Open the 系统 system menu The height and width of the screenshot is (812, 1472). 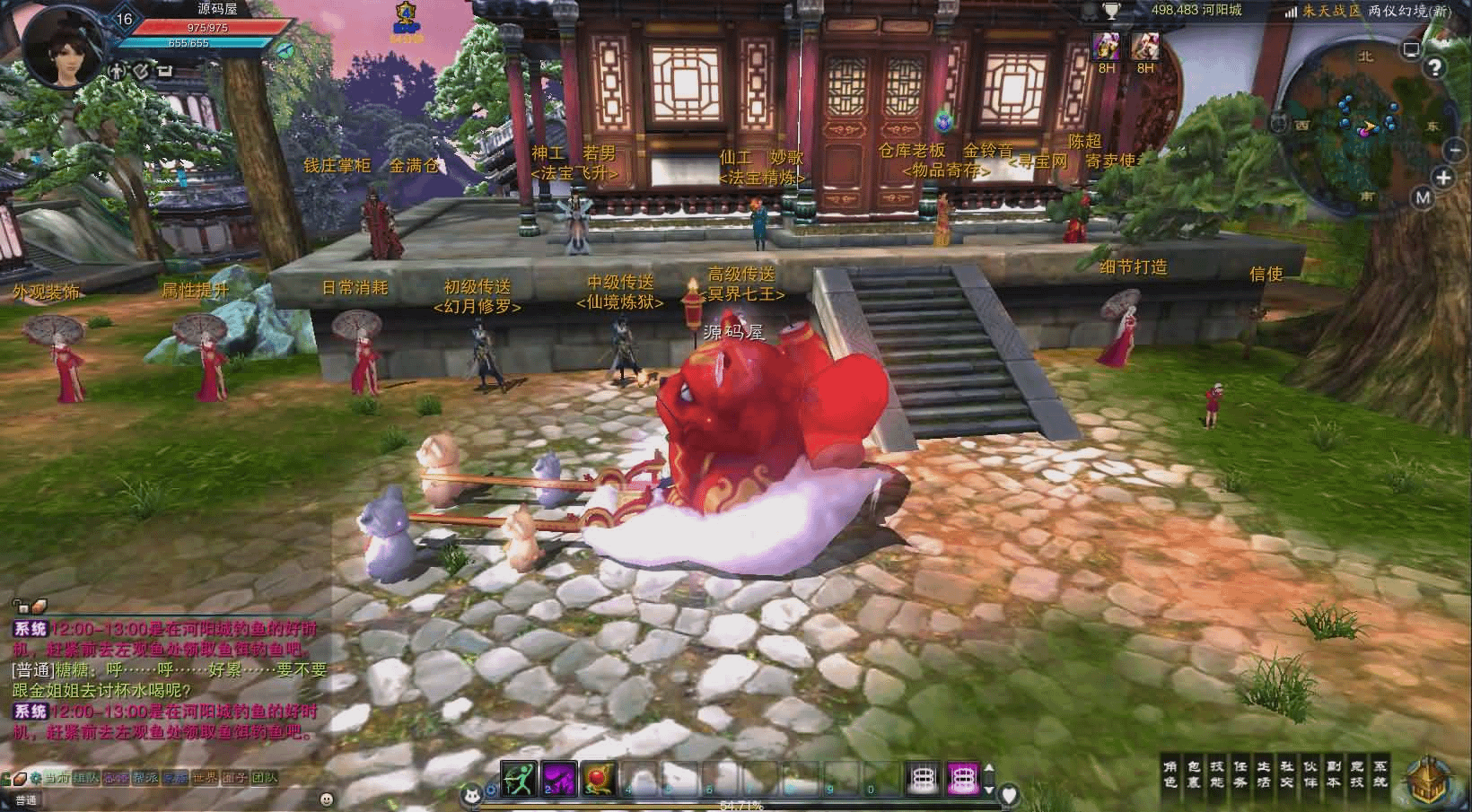click(1380, 774)
